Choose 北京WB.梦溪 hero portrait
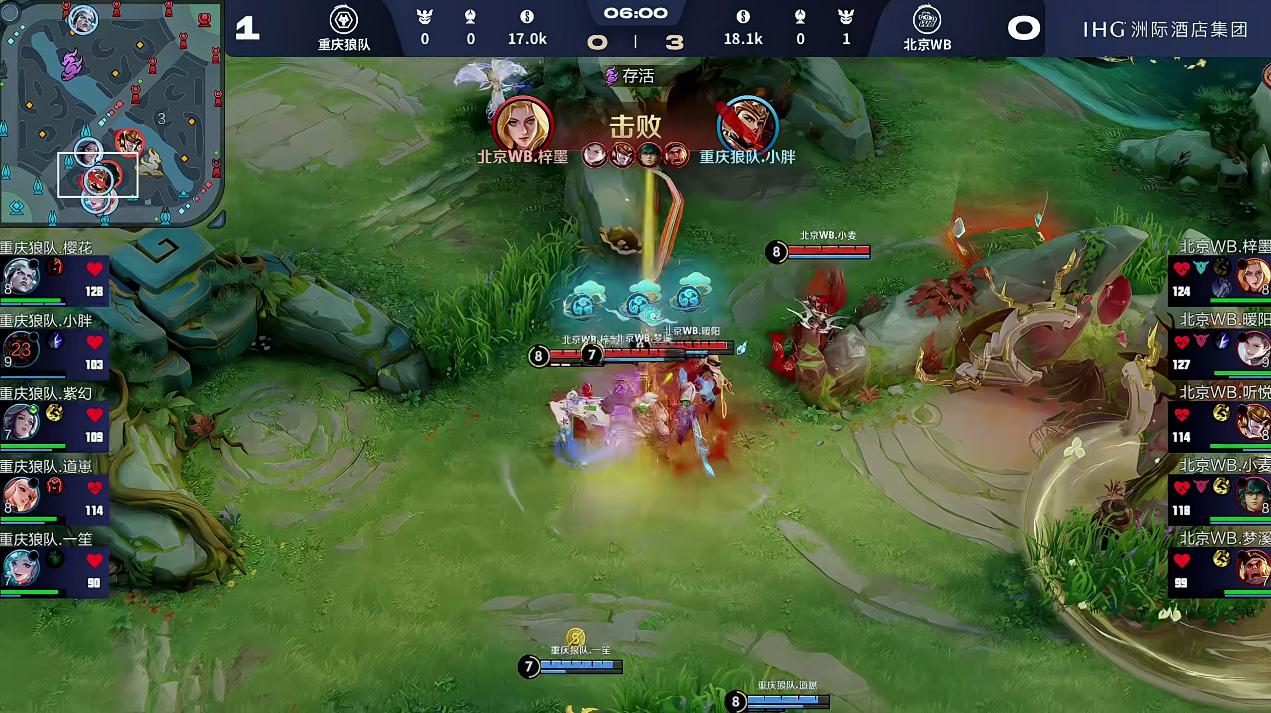1271x713 pixels. pos(1253,566)
